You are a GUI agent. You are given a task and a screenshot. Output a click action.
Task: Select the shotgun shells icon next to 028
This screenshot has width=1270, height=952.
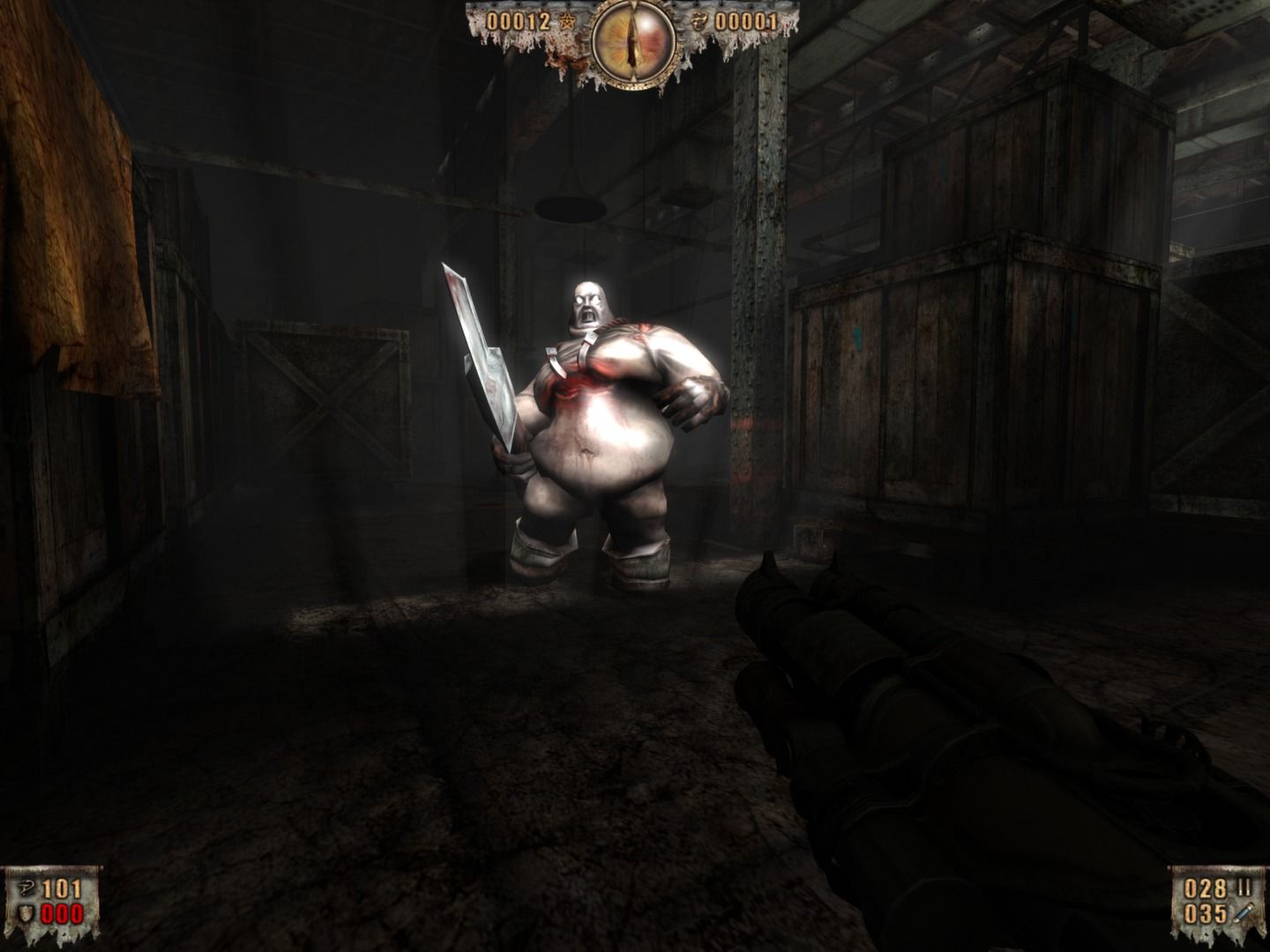click(1245, 886)
